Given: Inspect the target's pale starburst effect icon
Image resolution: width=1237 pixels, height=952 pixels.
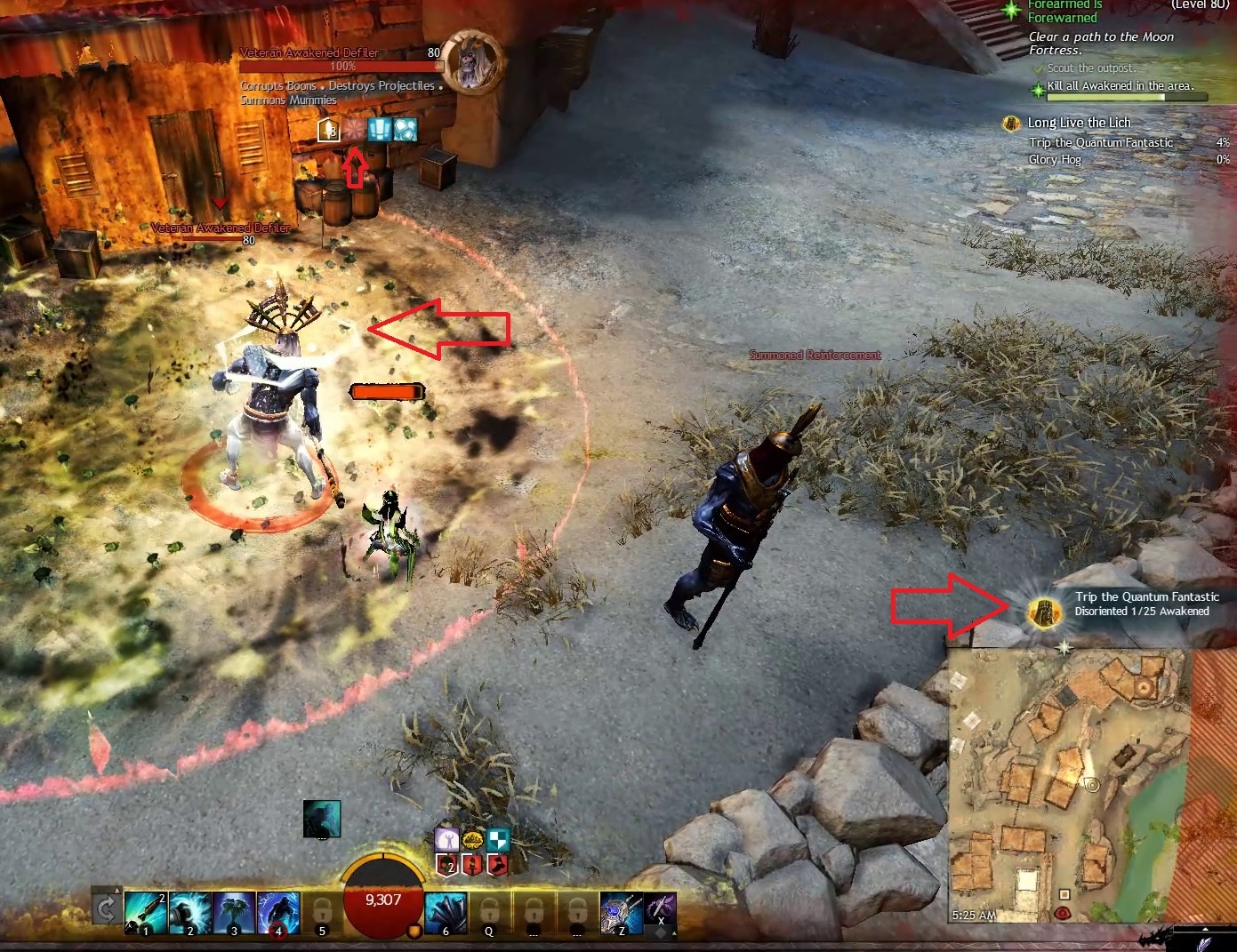Looking at the screenshot, I should 355,130.
